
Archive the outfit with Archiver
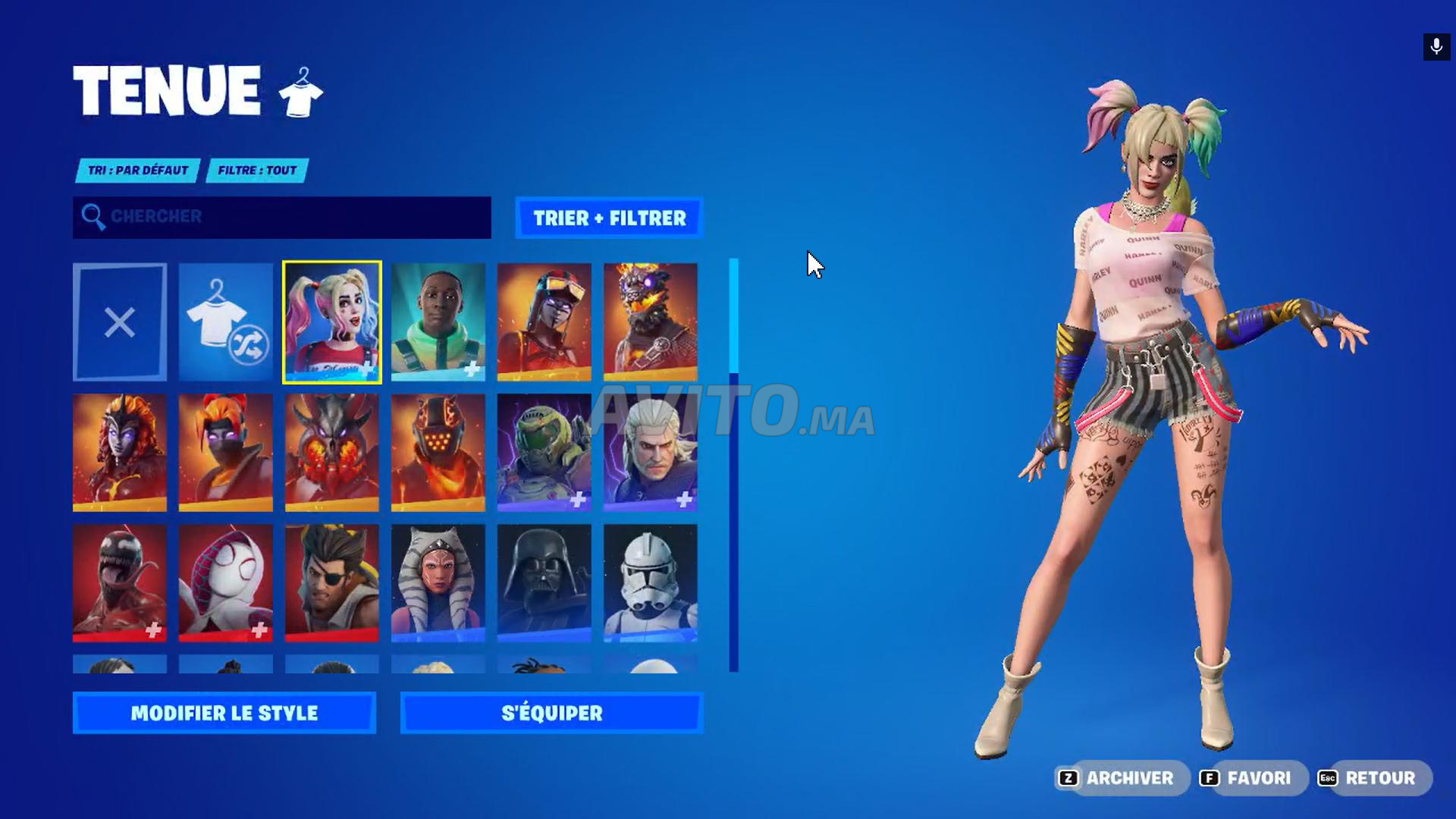[1119, 778]
